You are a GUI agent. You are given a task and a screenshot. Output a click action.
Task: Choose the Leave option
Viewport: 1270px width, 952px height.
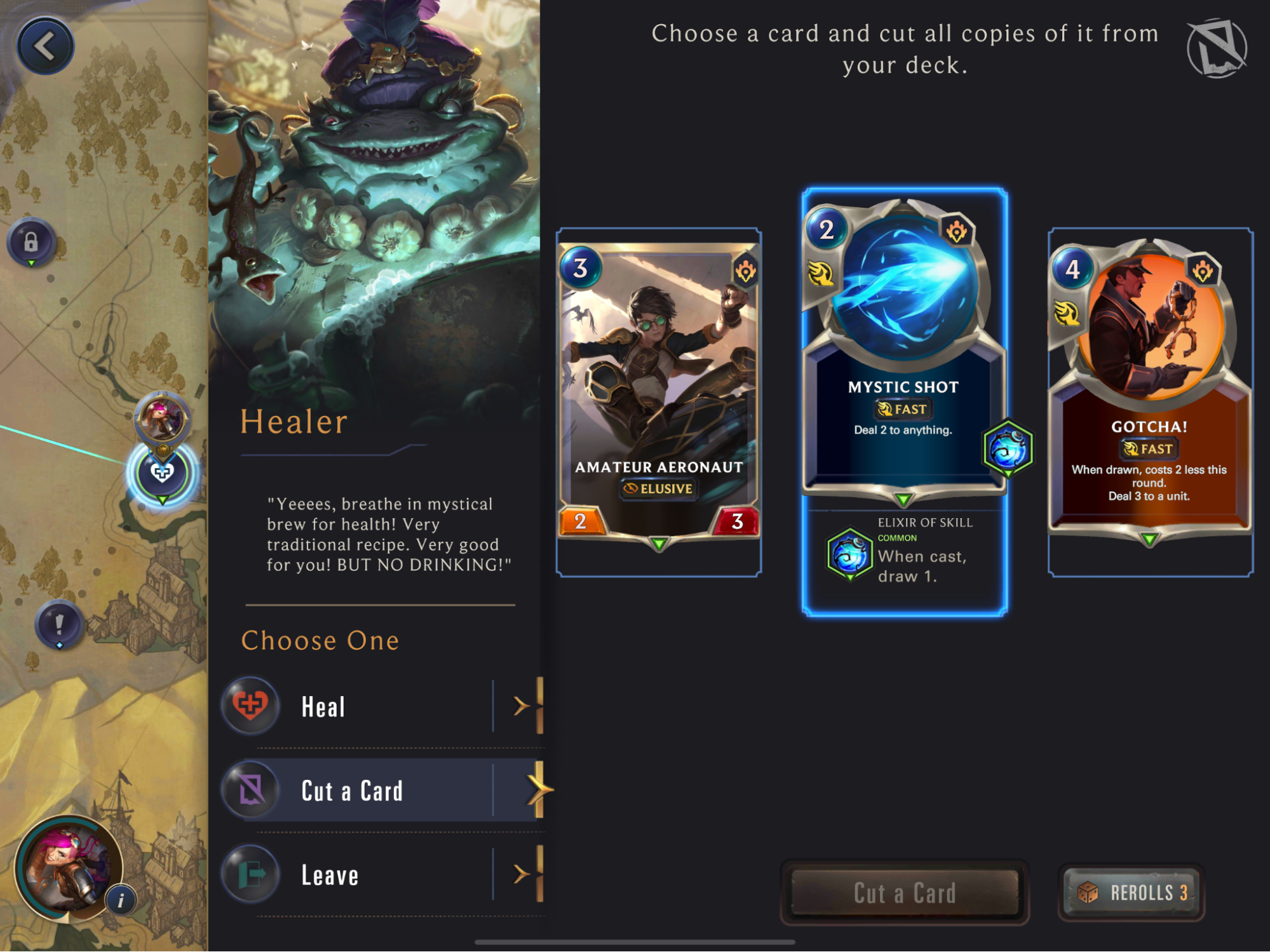pos(381,875)
